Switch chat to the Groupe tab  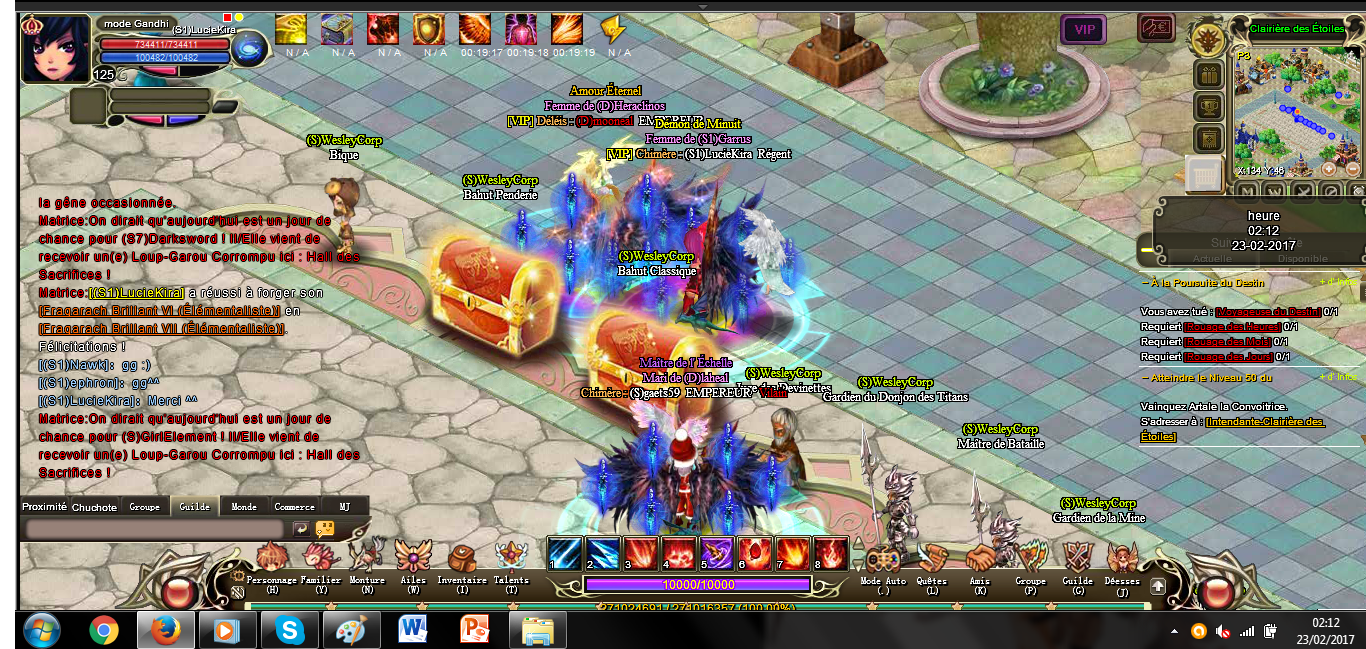pyautogui.click(x=144, y=507)
